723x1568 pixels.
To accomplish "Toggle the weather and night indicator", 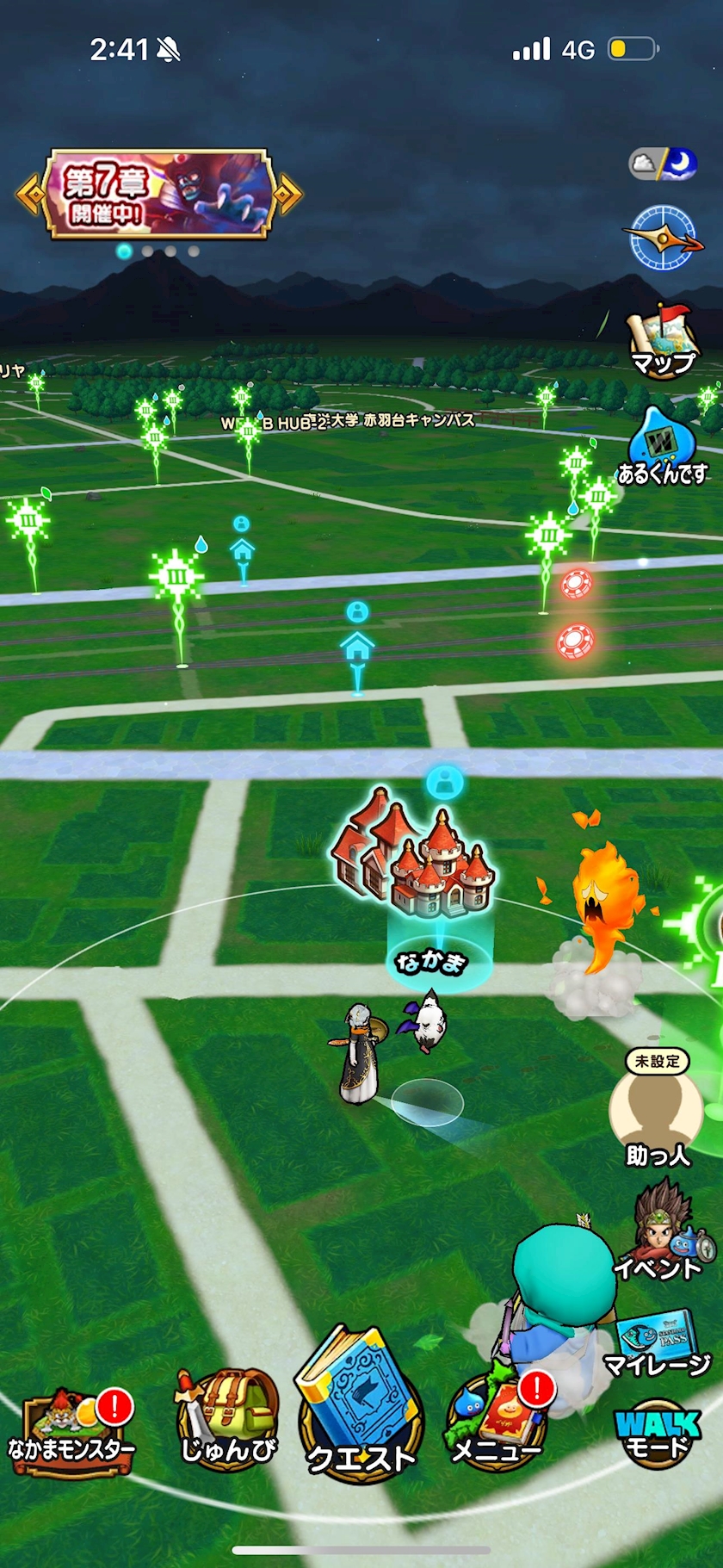I will click(662, 163).
